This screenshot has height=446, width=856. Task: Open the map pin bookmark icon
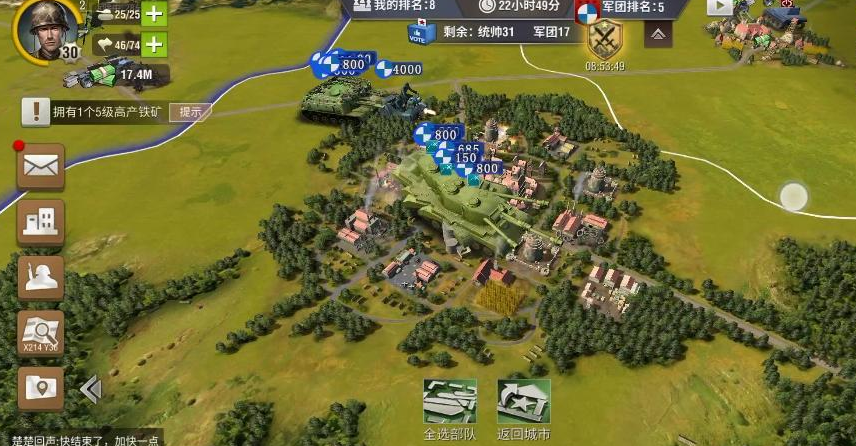(x=41, y=388)
